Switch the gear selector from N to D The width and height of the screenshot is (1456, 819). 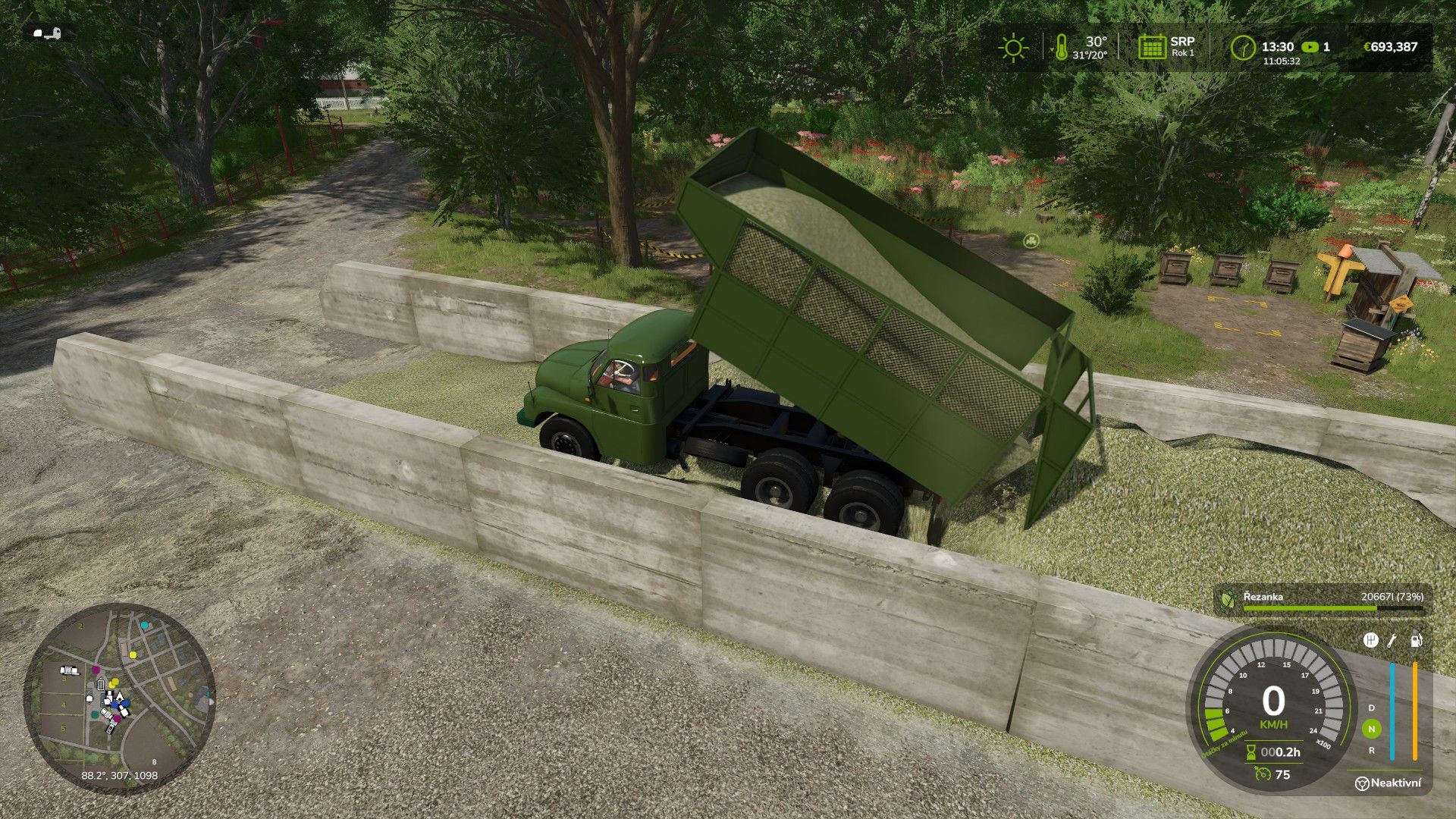(x=1372, y=708)
